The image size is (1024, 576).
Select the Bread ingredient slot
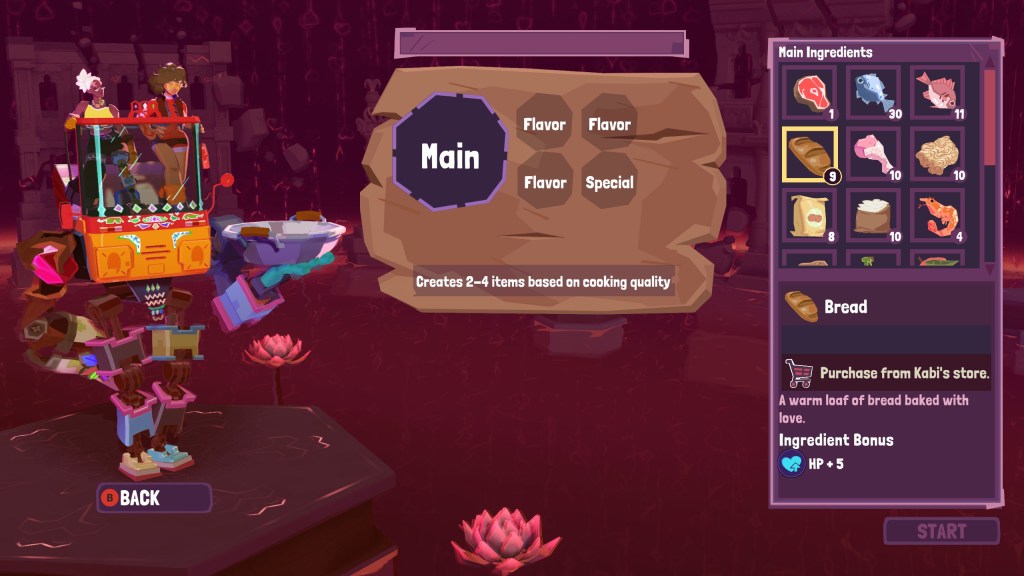pyautogui.click(x=809, y=155)
